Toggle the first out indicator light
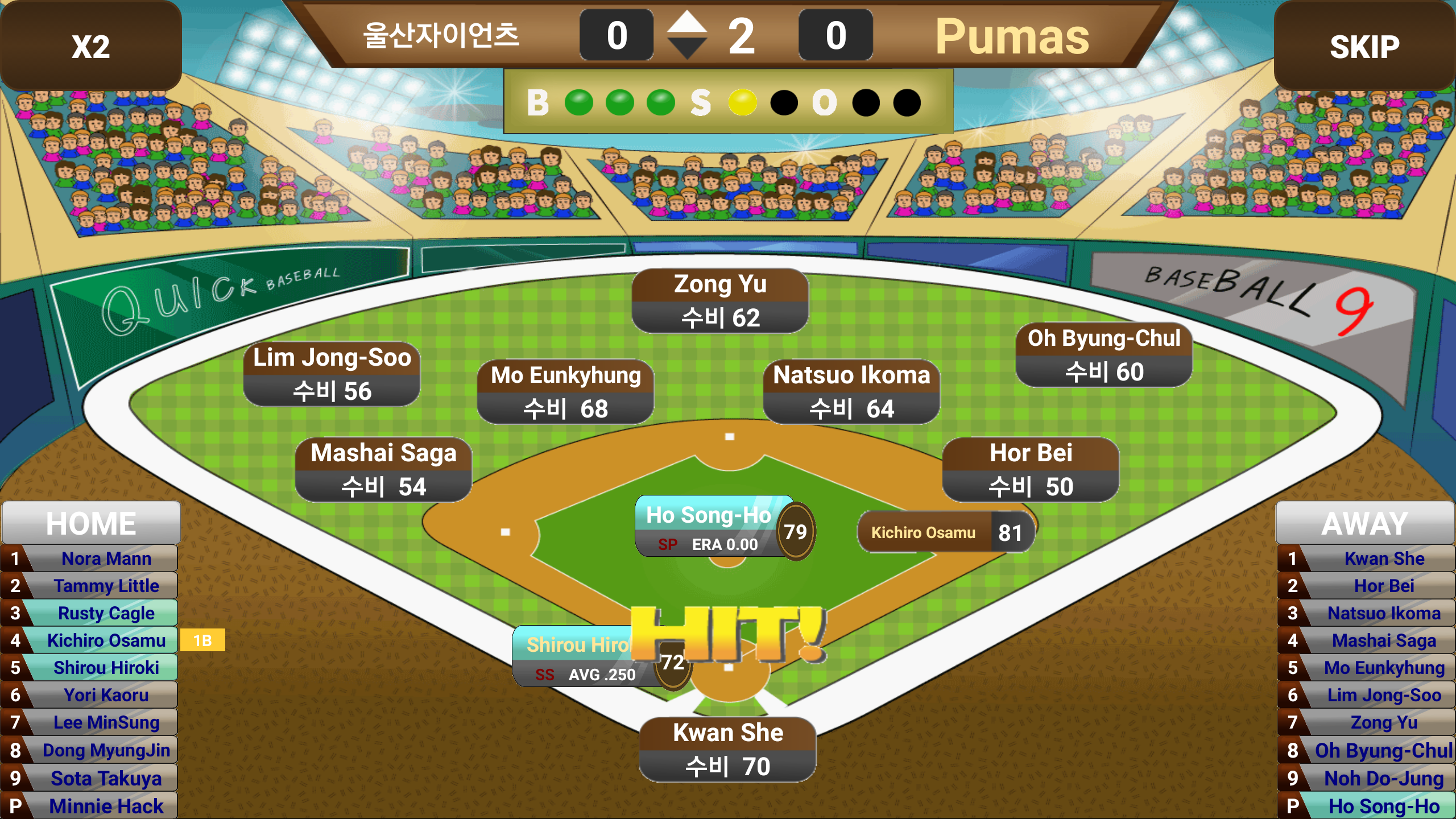This screenshot has height=819, width=1456. (864, 104)
